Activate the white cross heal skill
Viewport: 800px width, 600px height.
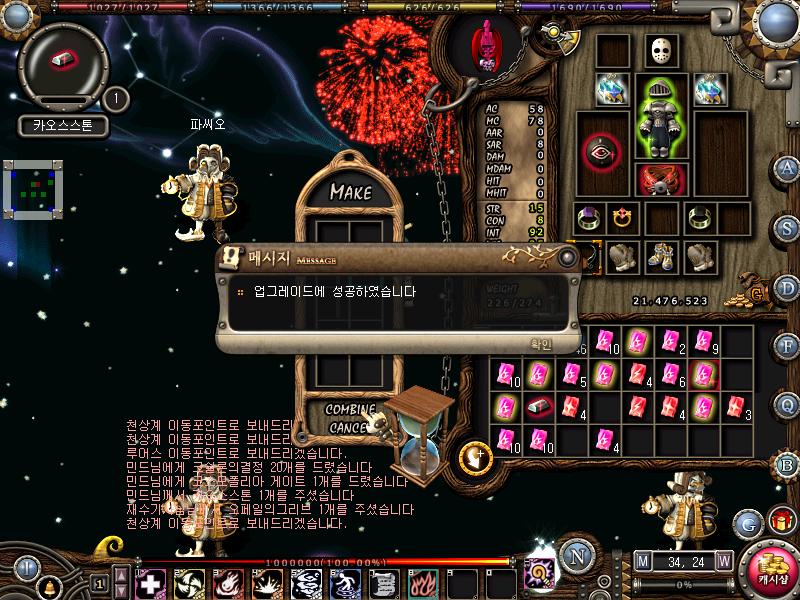(x=151, y=582)
